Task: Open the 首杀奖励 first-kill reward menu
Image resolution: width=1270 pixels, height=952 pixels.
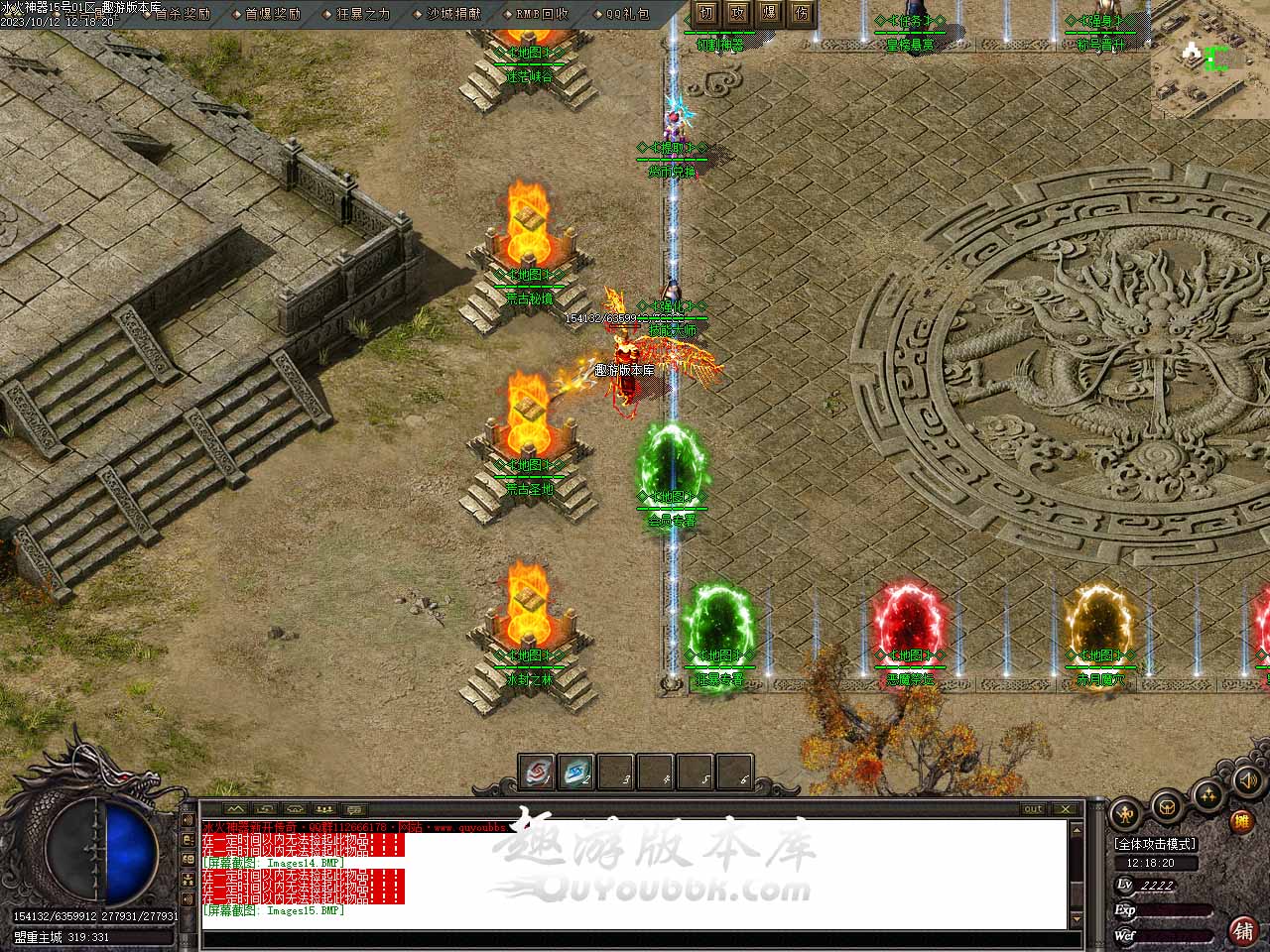Action: coord(183,14)
